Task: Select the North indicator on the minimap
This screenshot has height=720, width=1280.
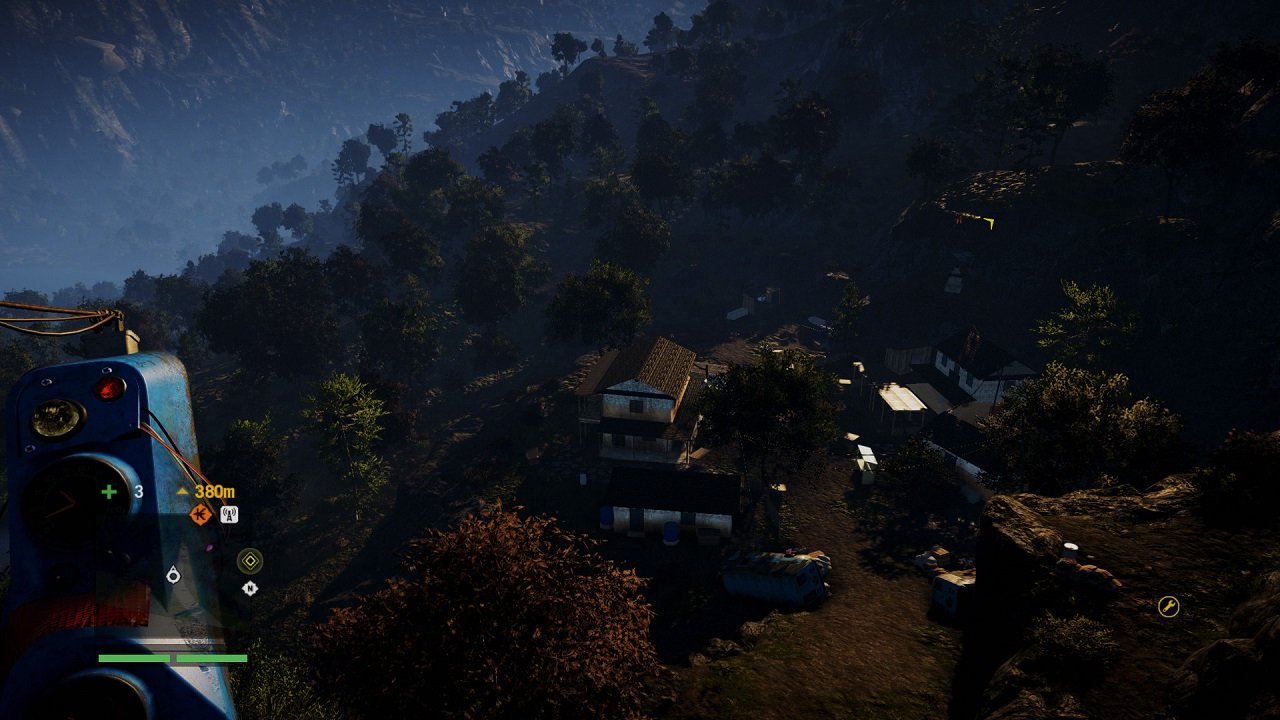Action: click(249, 589)
